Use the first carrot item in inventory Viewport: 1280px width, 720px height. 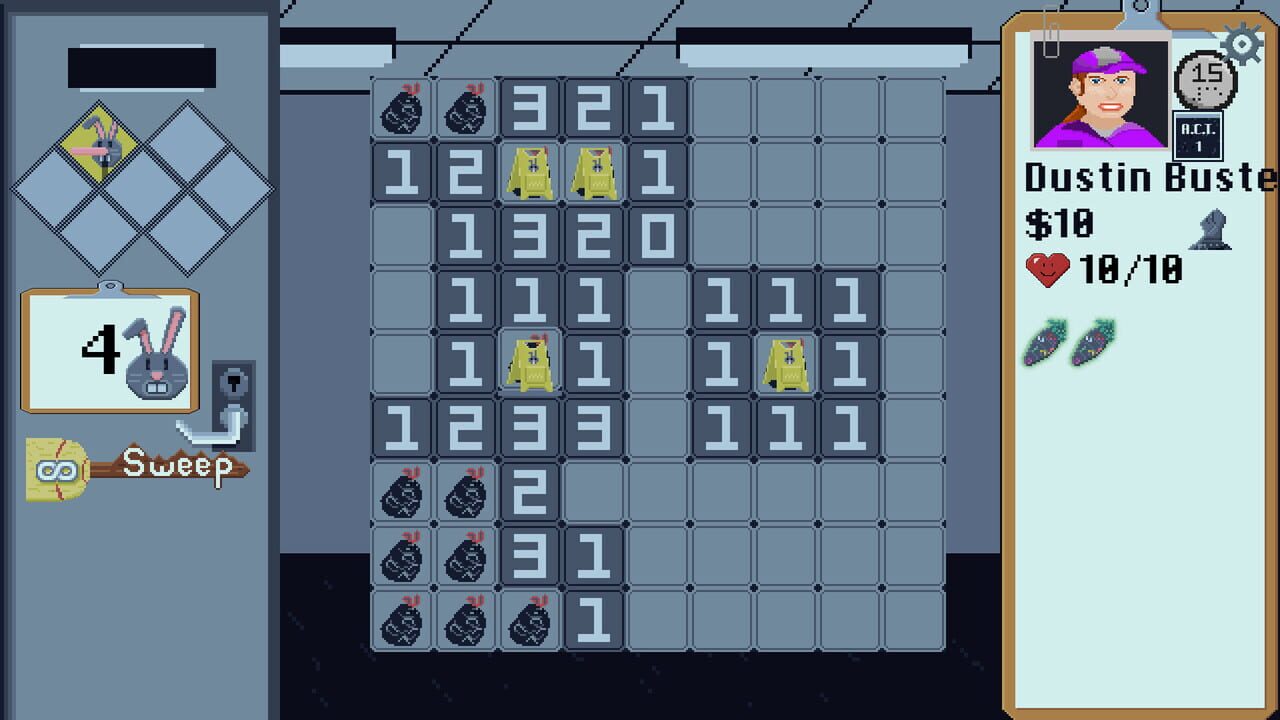pos(1044,345)
